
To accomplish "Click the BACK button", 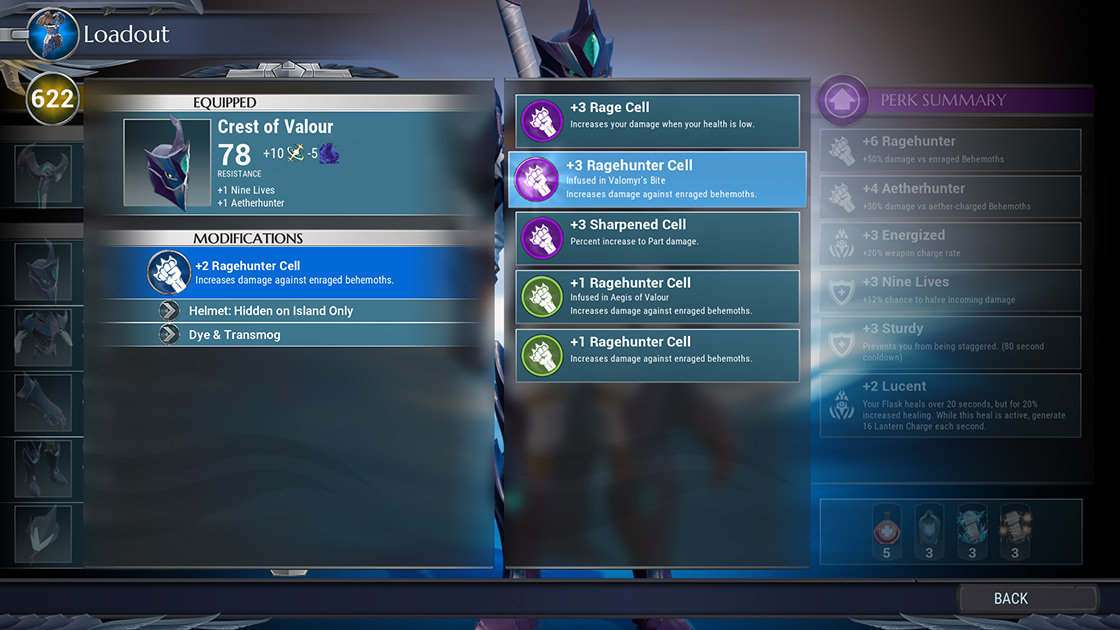I will point(1010,598).
